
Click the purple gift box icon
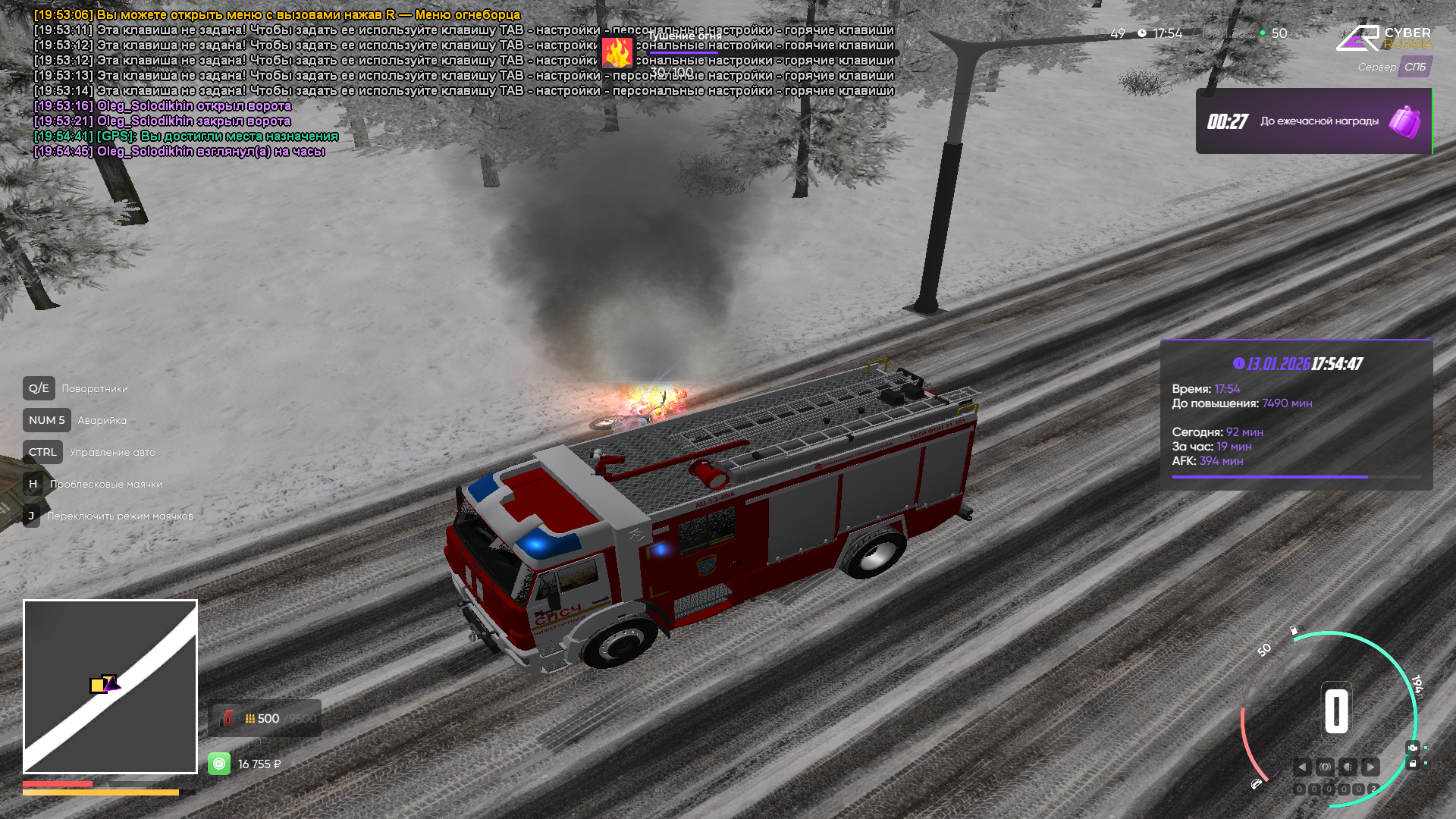pyautogui.click(x=1404, y=121)
